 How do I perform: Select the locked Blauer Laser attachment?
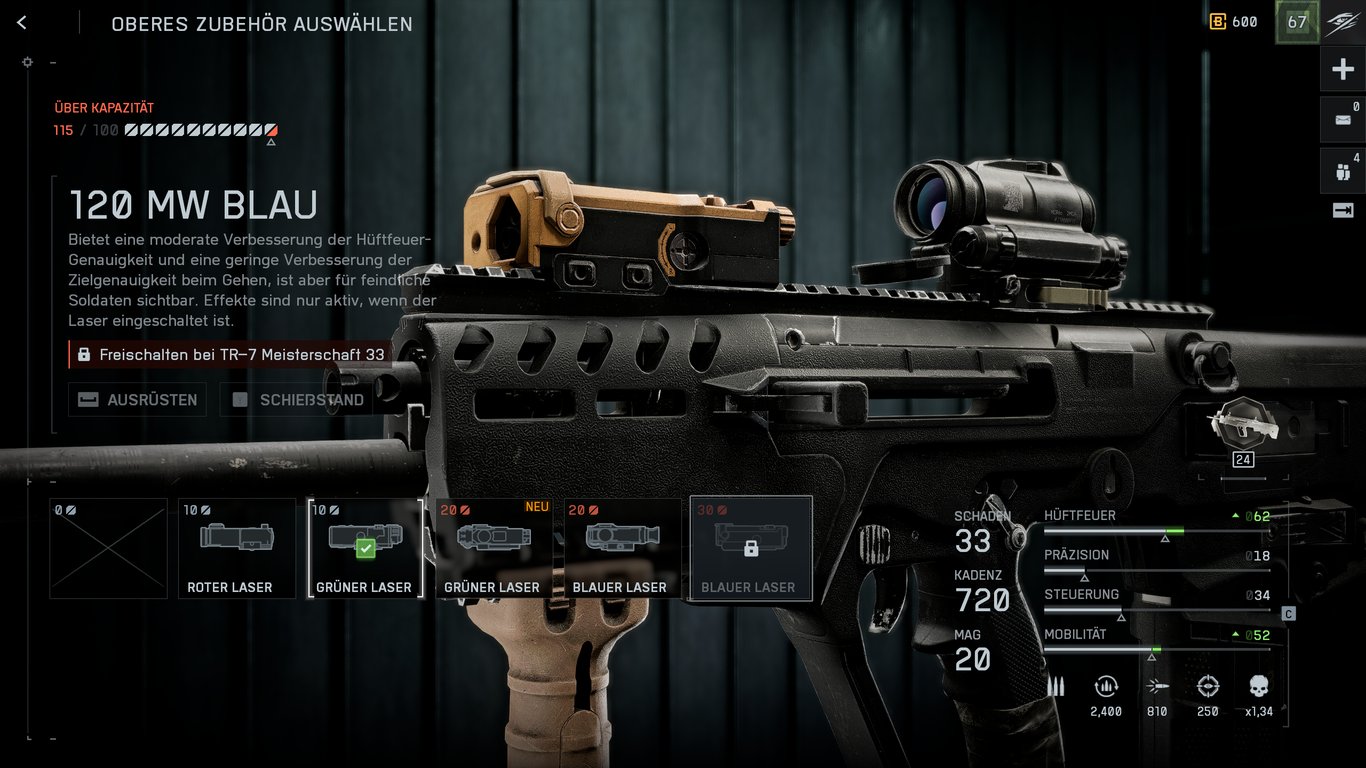coord(750,547)
